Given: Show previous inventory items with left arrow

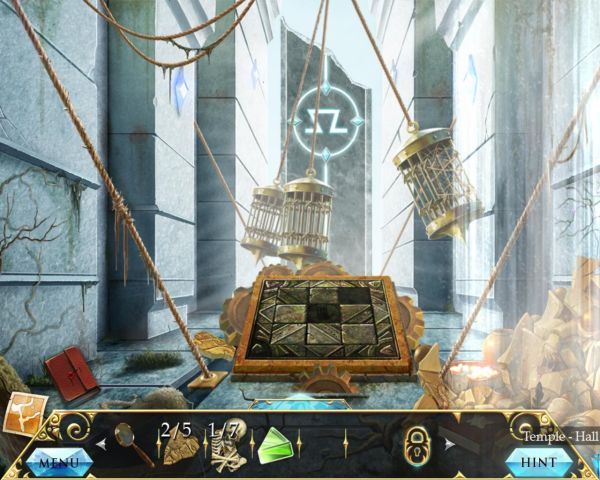Looking at the screenshot, I should [101, 442].
